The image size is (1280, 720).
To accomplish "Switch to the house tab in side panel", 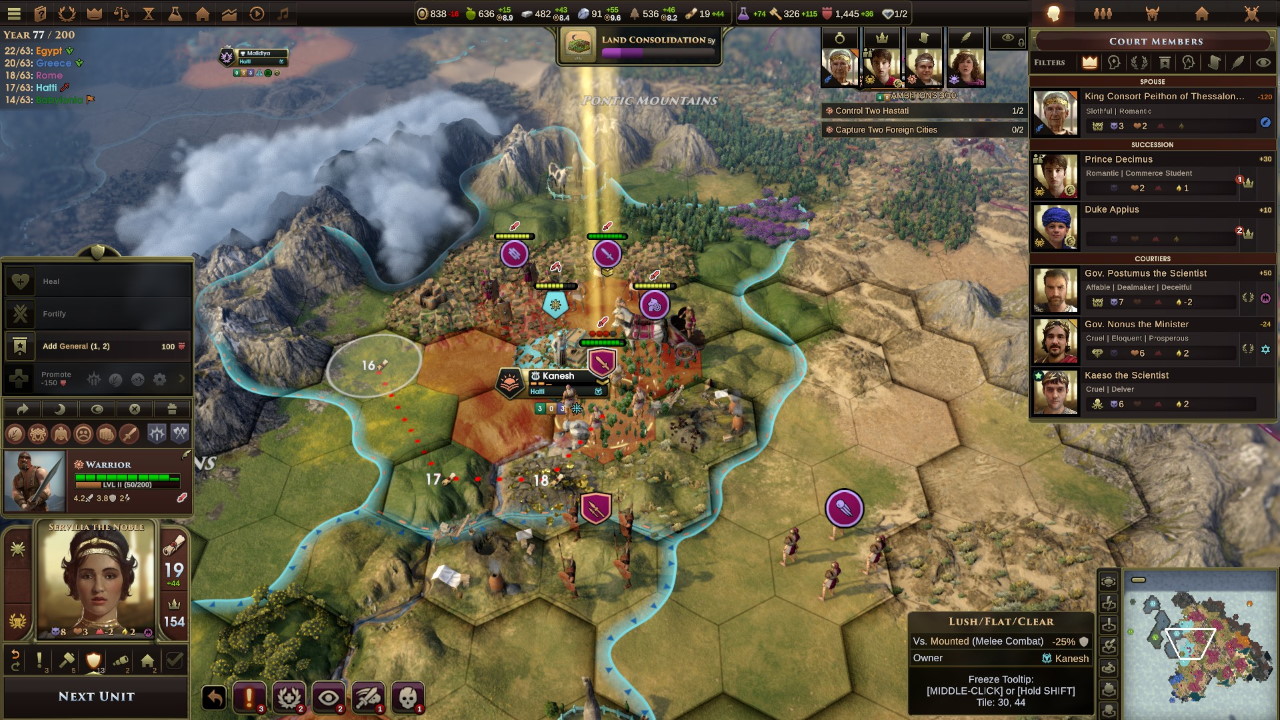I will pos(1201,14).
